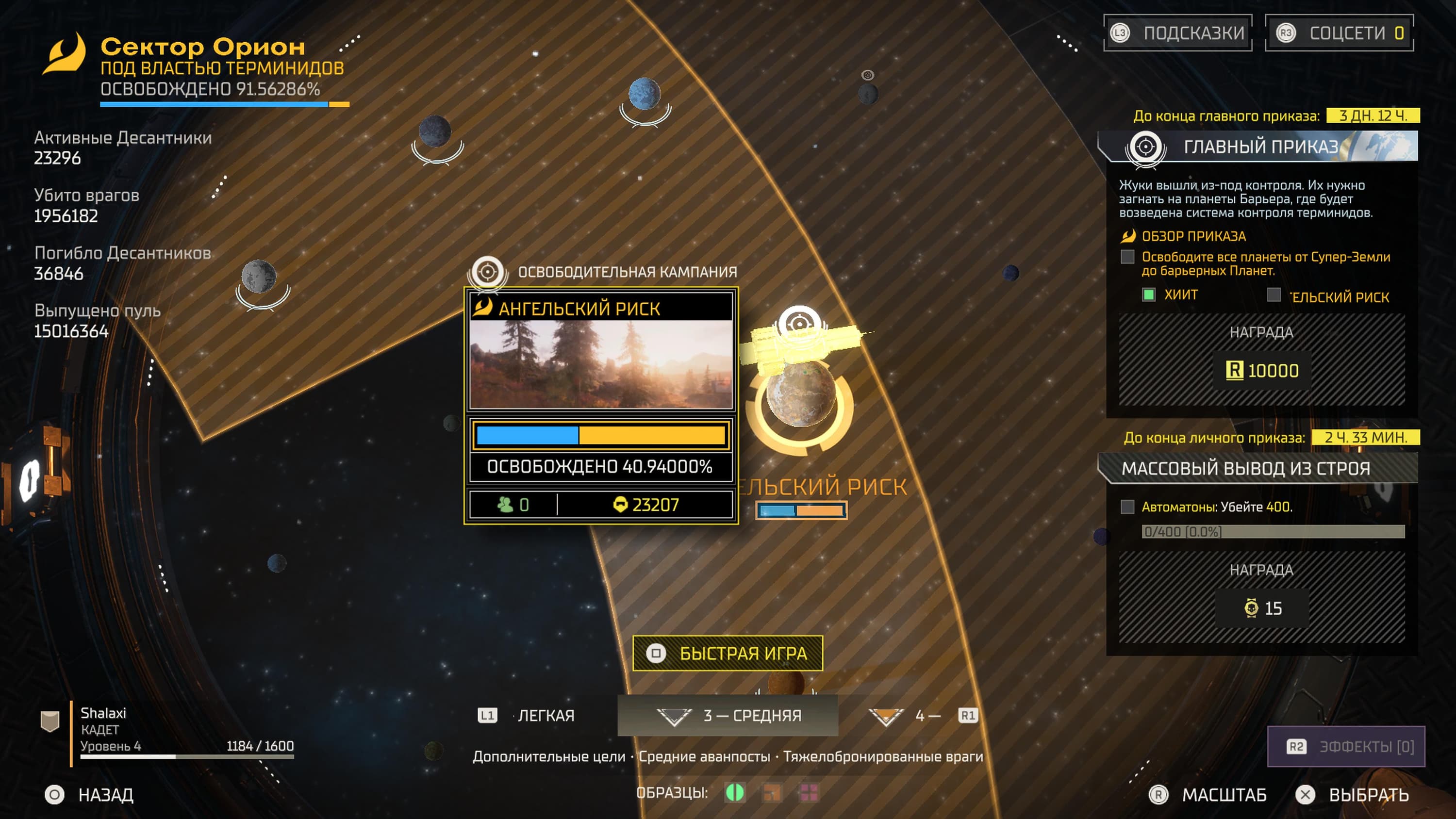Select the Ангельский Риск planet info card
Image resolution: width=1456 pixels, height=819 pixels.
(601, 405)
